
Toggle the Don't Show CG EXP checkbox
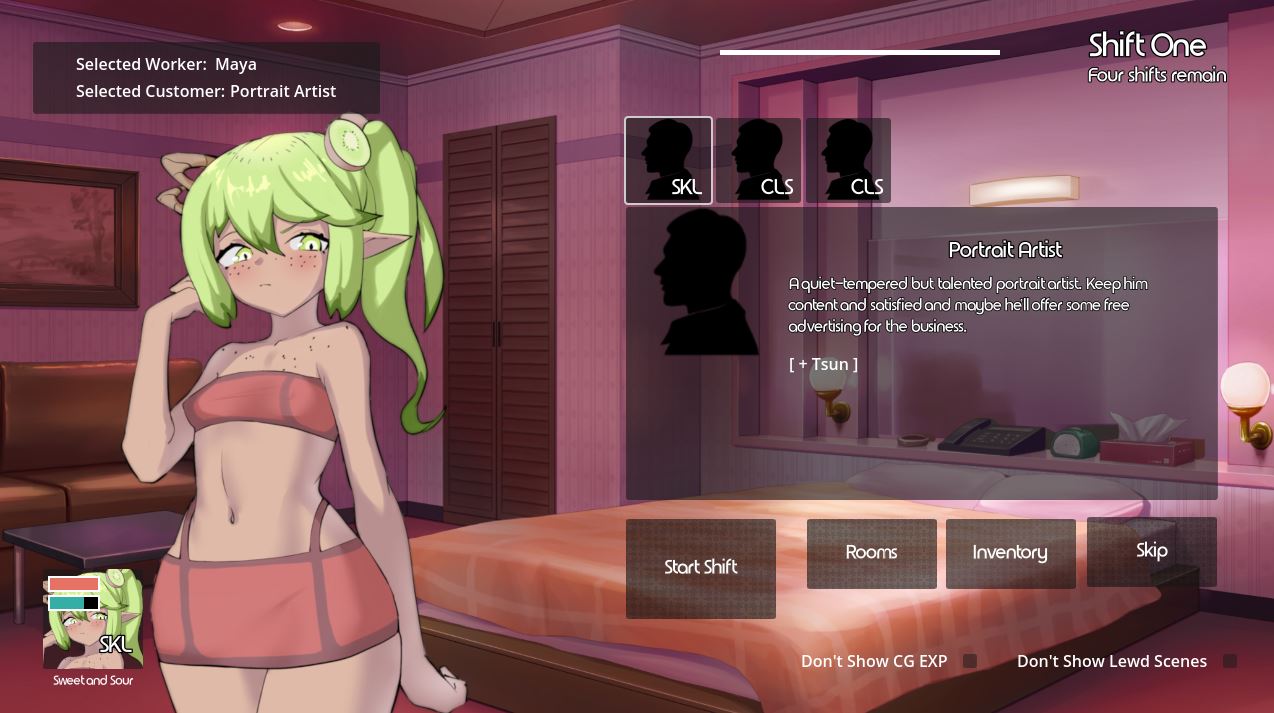(x=969, y=661)
